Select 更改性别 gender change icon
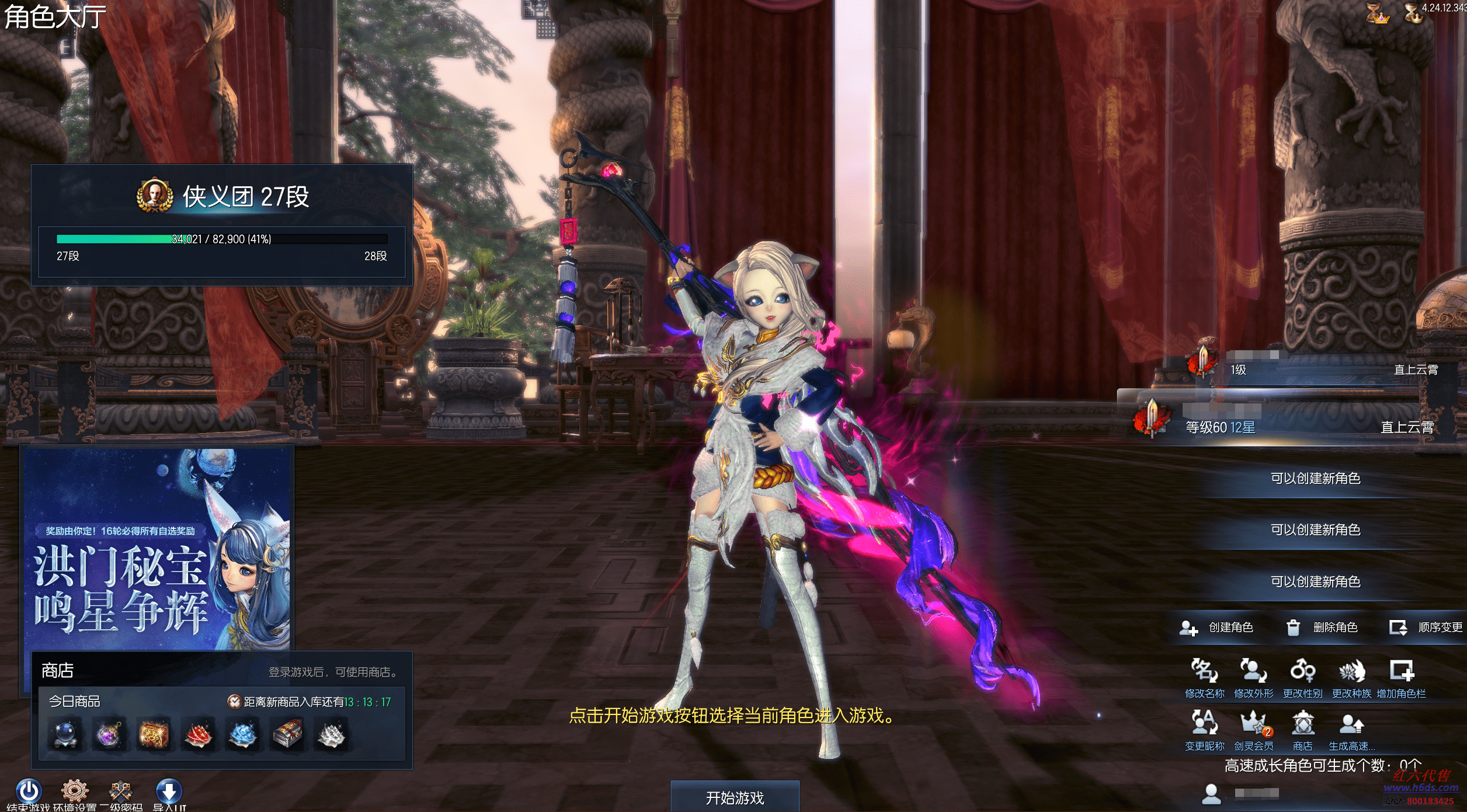 click(x=1302, y=677)
